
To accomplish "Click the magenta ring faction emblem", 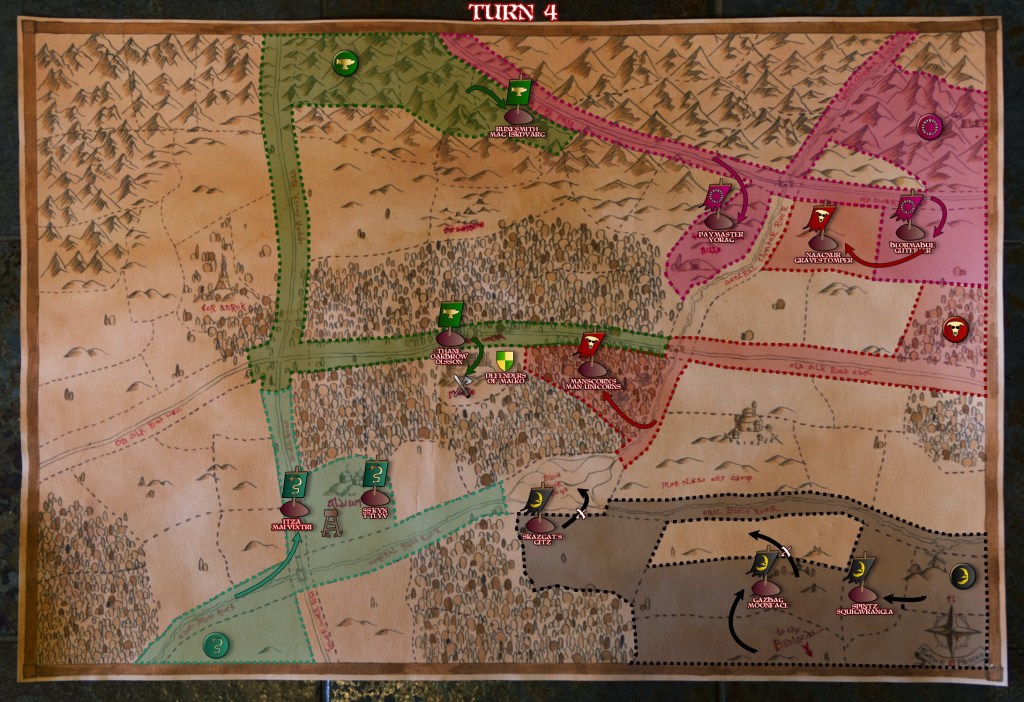I will [x=930, y=127].
